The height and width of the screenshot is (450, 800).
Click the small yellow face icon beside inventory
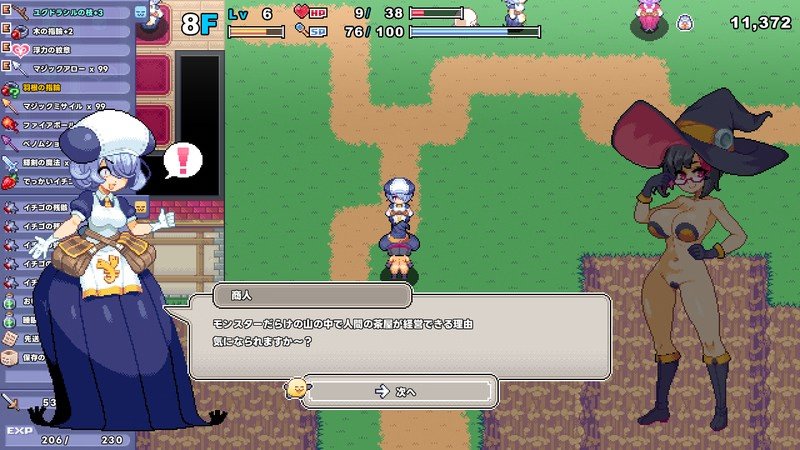(x=141, y=207)
